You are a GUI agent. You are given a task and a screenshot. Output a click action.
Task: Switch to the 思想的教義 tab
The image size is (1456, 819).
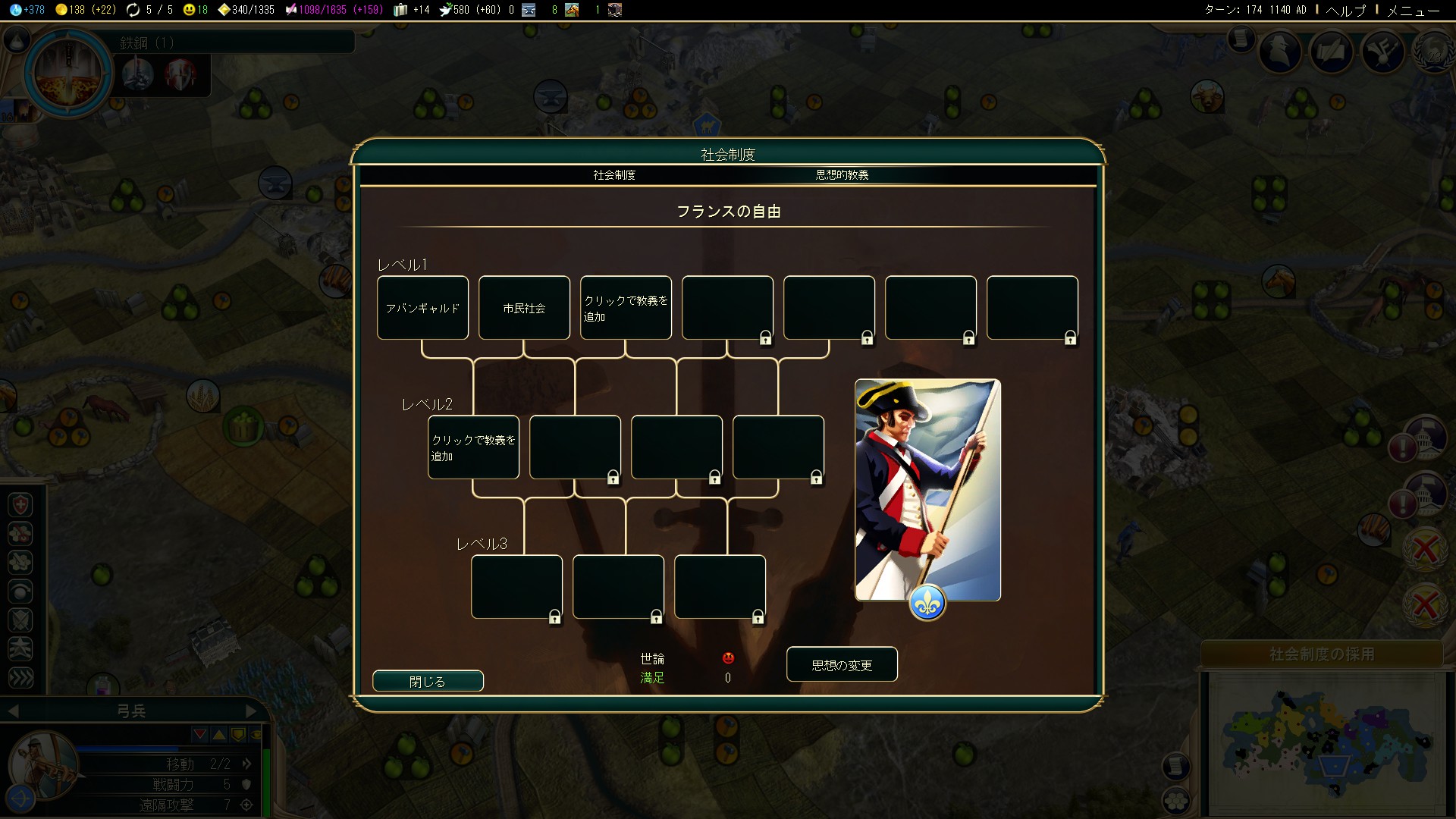tap(842, 175)
